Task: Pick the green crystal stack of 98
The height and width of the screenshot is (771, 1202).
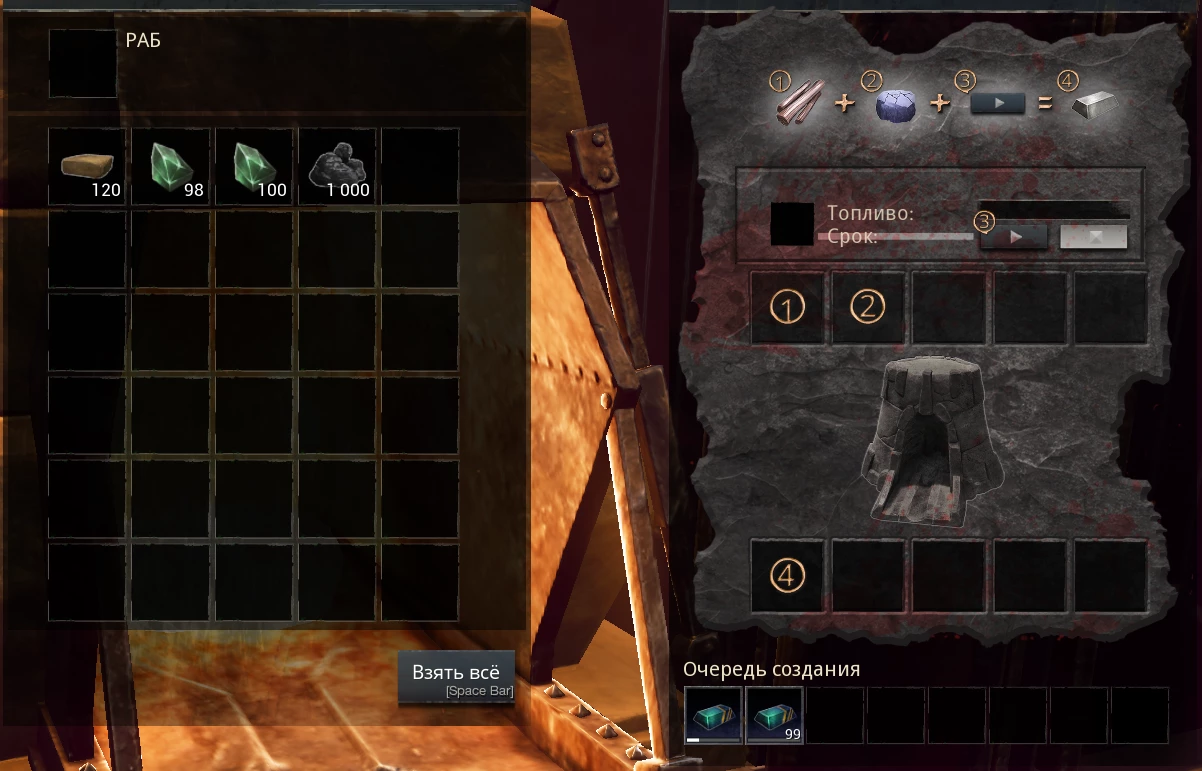Action: pos(171,166)
